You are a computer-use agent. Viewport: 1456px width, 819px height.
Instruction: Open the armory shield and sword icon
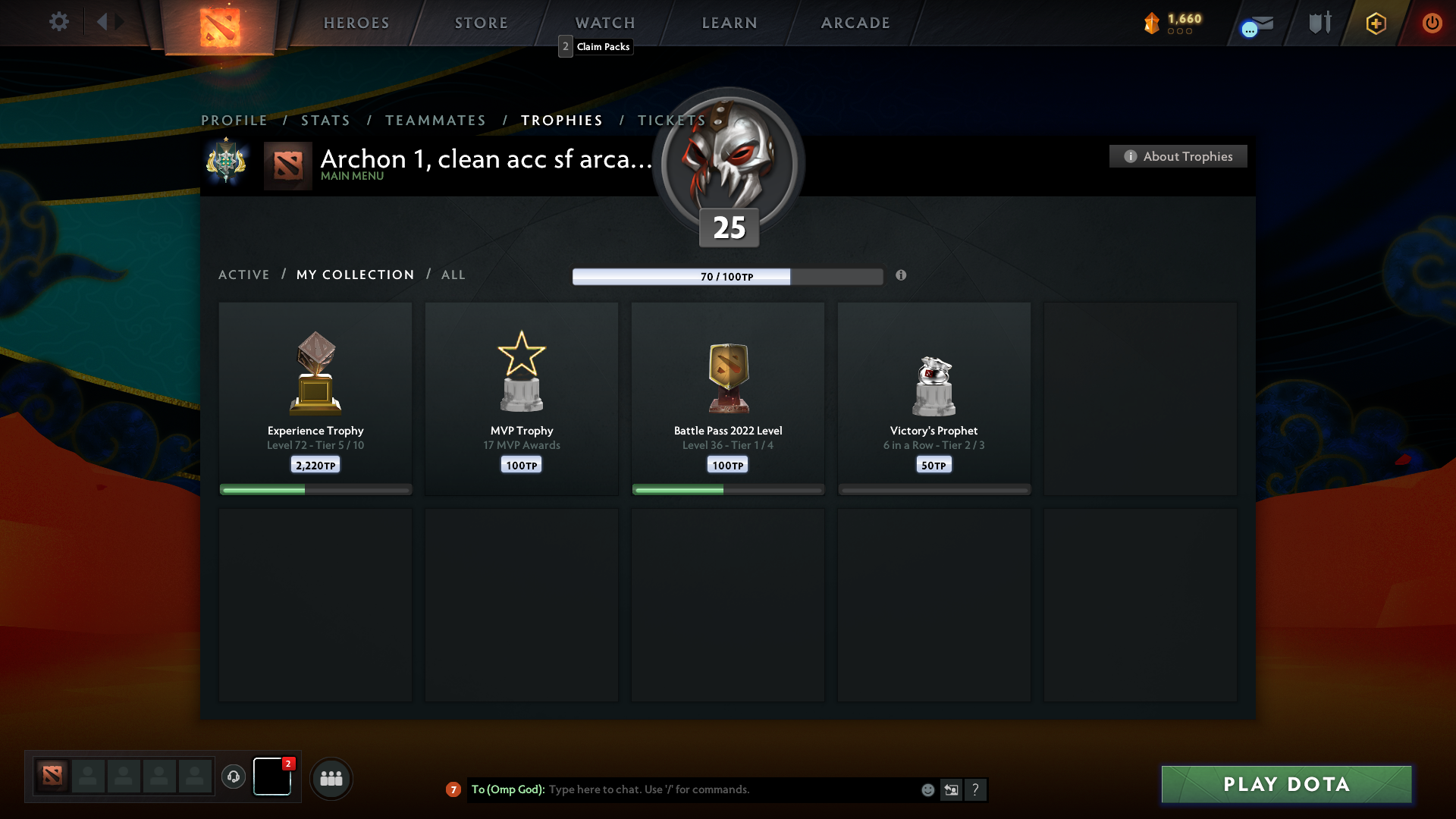1319,23
